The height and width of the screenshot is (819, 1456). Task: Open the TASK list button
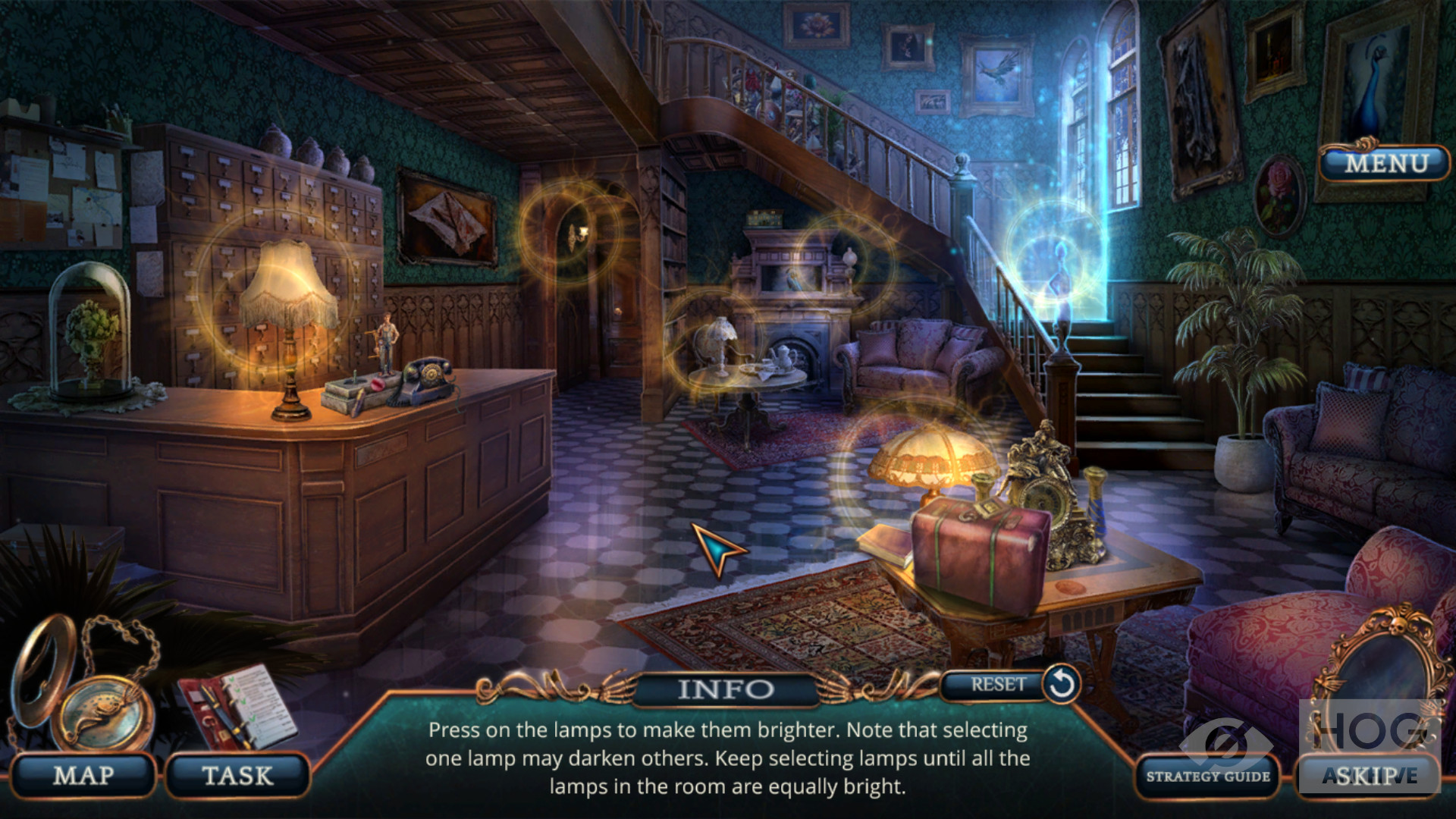pyautogui.click(x=237, y=776)
